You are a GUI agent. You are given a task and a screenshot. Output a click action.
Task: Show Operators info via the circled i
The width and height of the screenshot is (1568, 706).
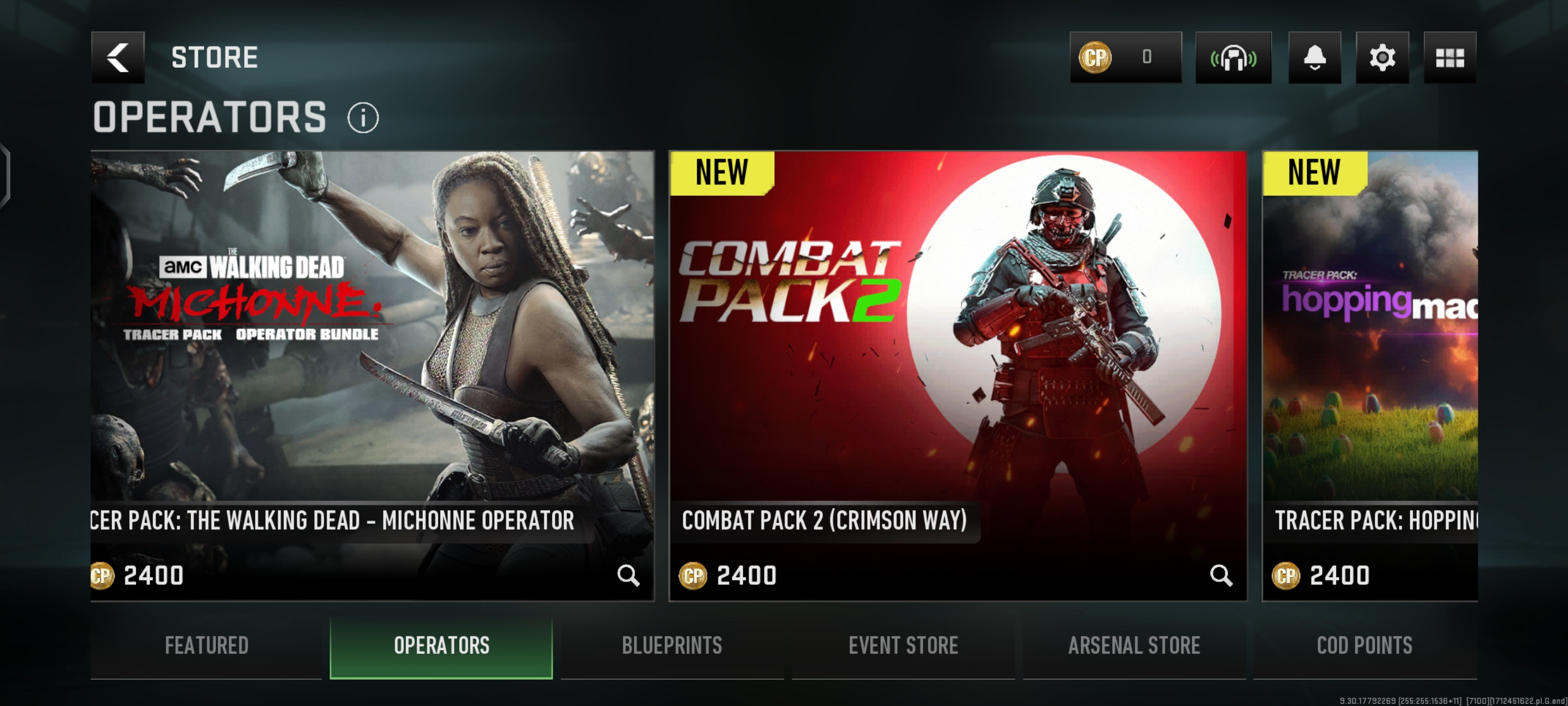click(x=363, y=117)
